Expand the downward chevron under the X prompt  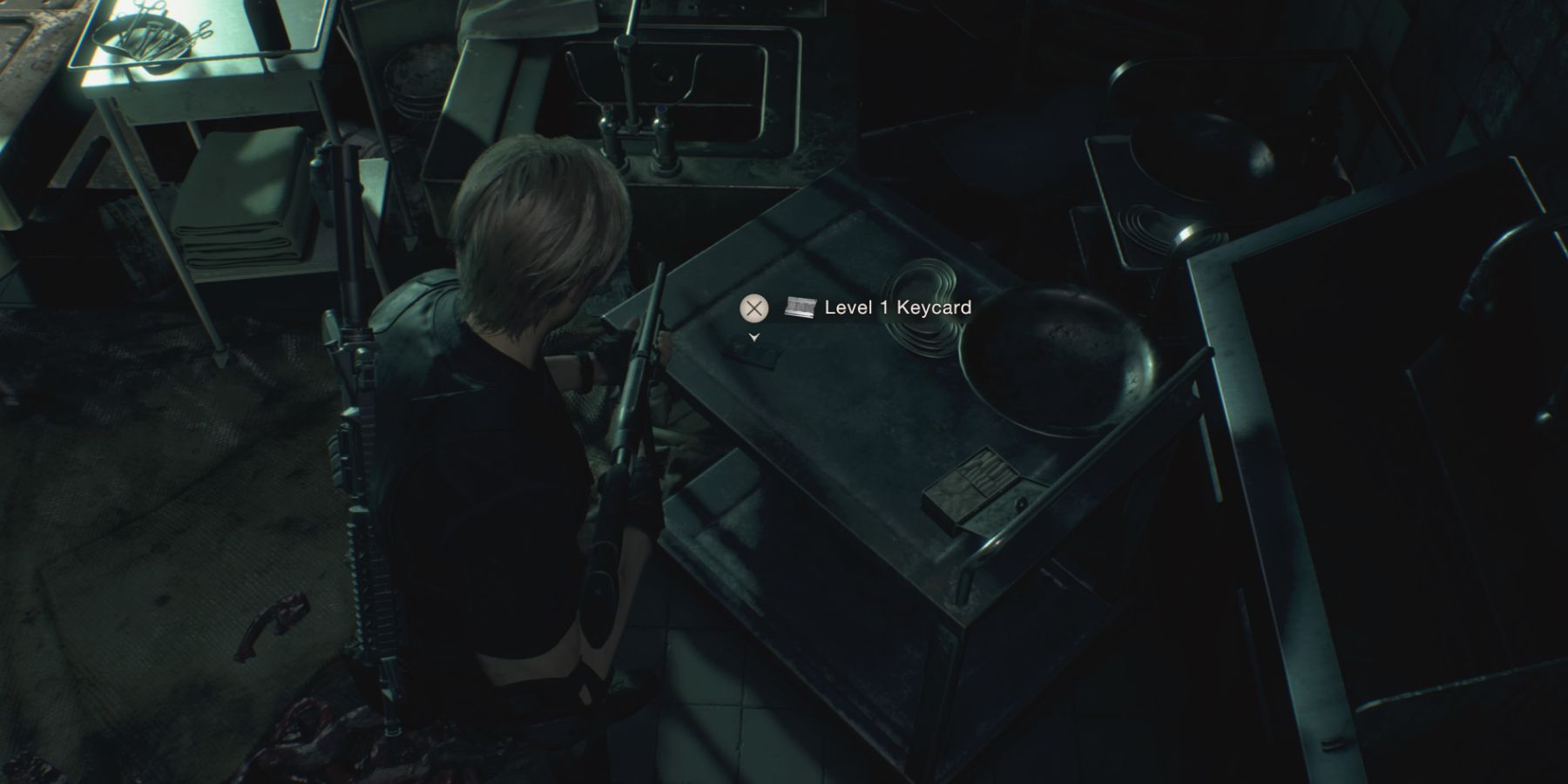[754, 335]
